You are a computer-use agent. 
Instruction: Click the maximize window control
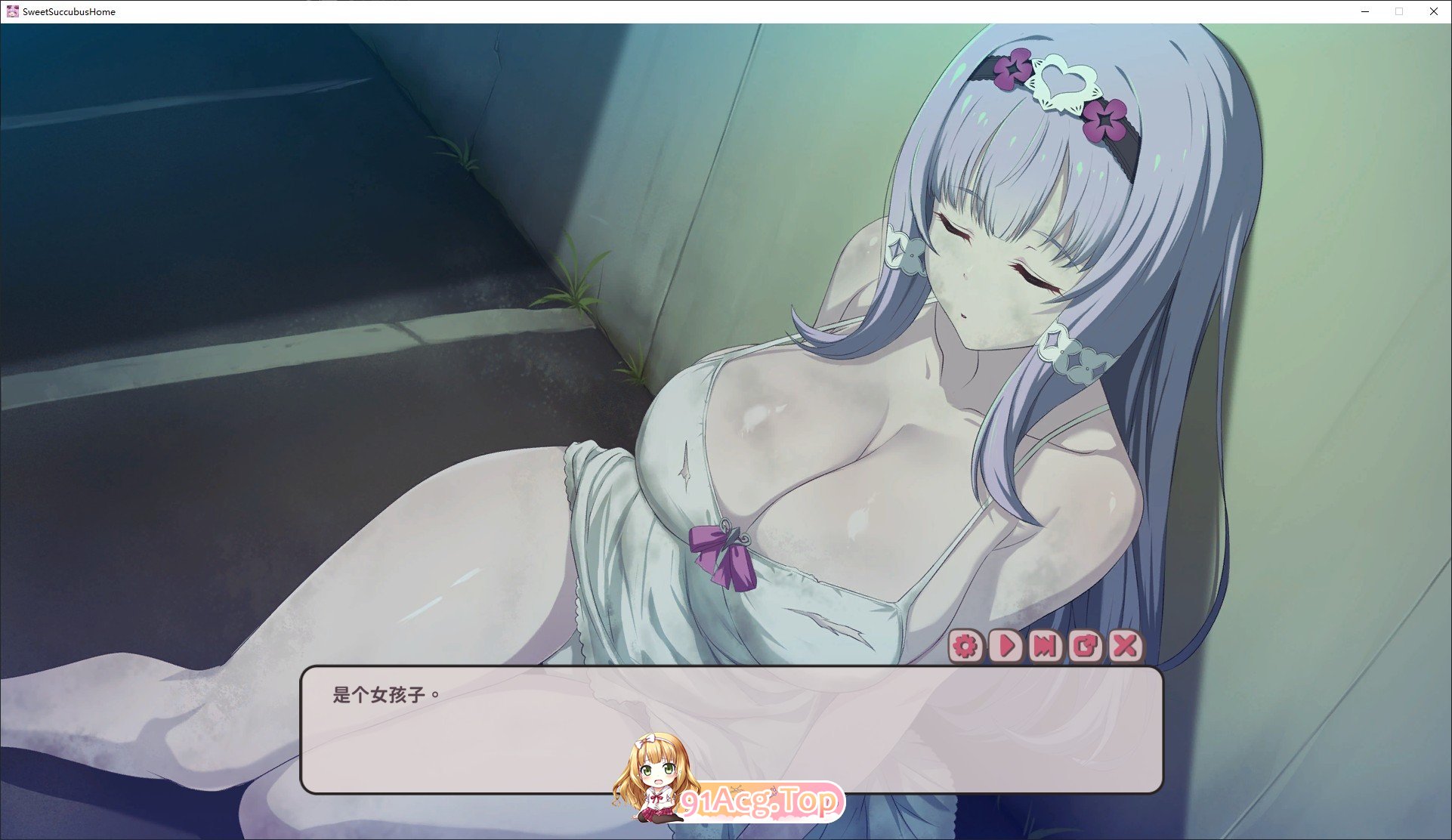pos(1398,11)
